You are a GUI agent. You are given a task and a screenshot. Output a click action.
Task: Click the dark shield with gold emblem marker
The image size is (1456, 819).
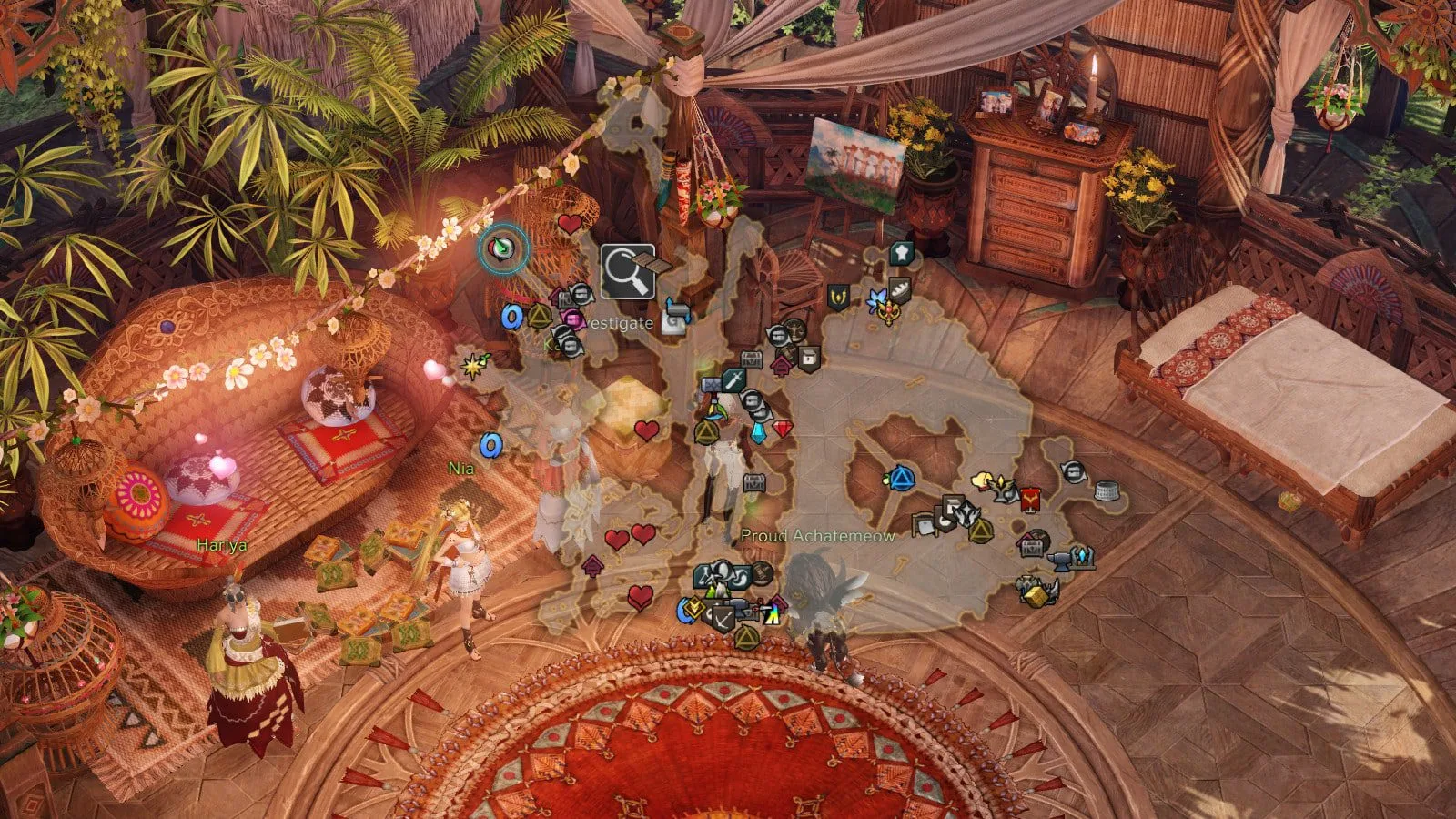(x=837, y=297)
